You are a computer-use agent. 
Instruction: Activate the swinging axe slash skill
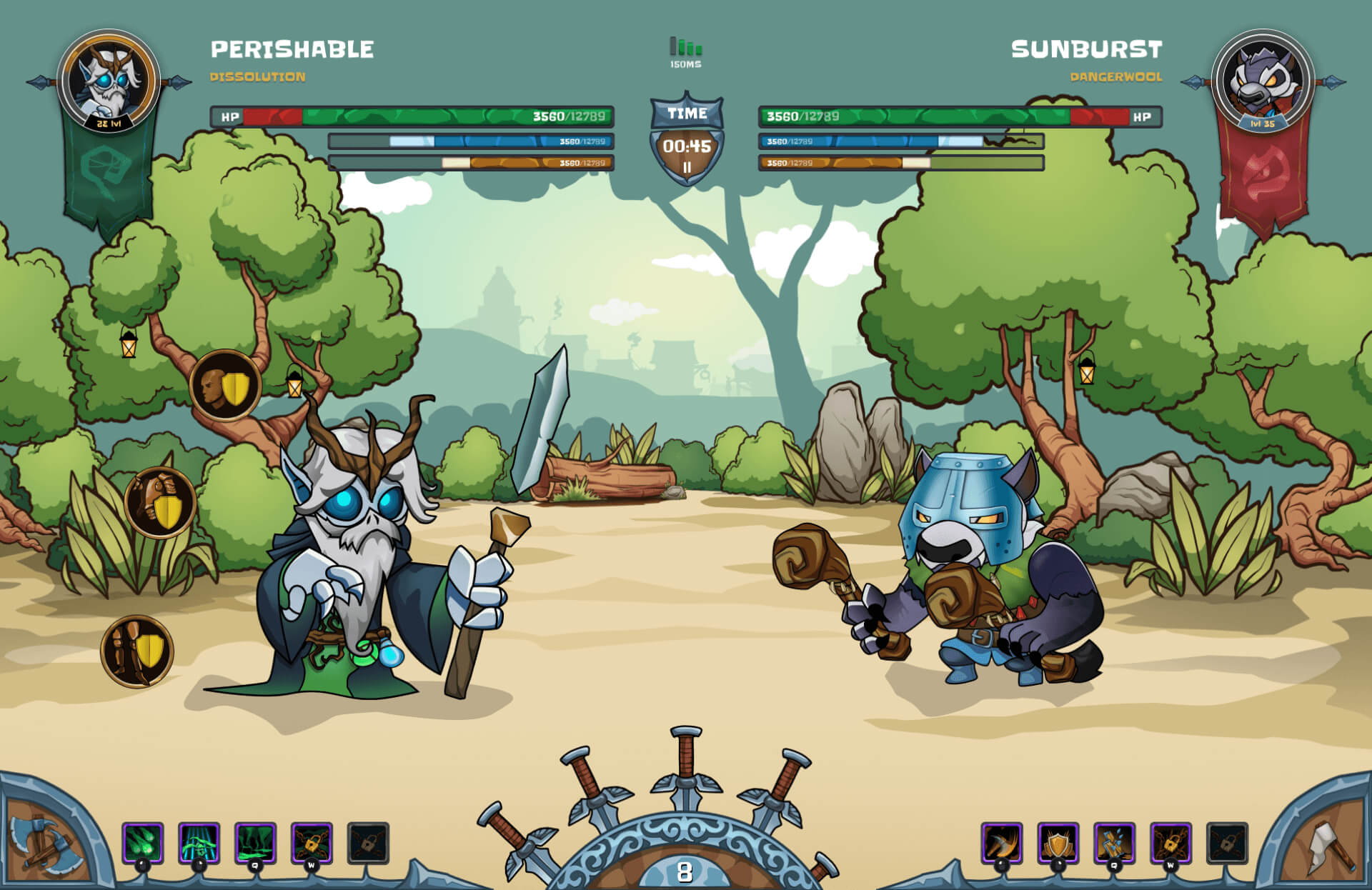click(1002, 843)
